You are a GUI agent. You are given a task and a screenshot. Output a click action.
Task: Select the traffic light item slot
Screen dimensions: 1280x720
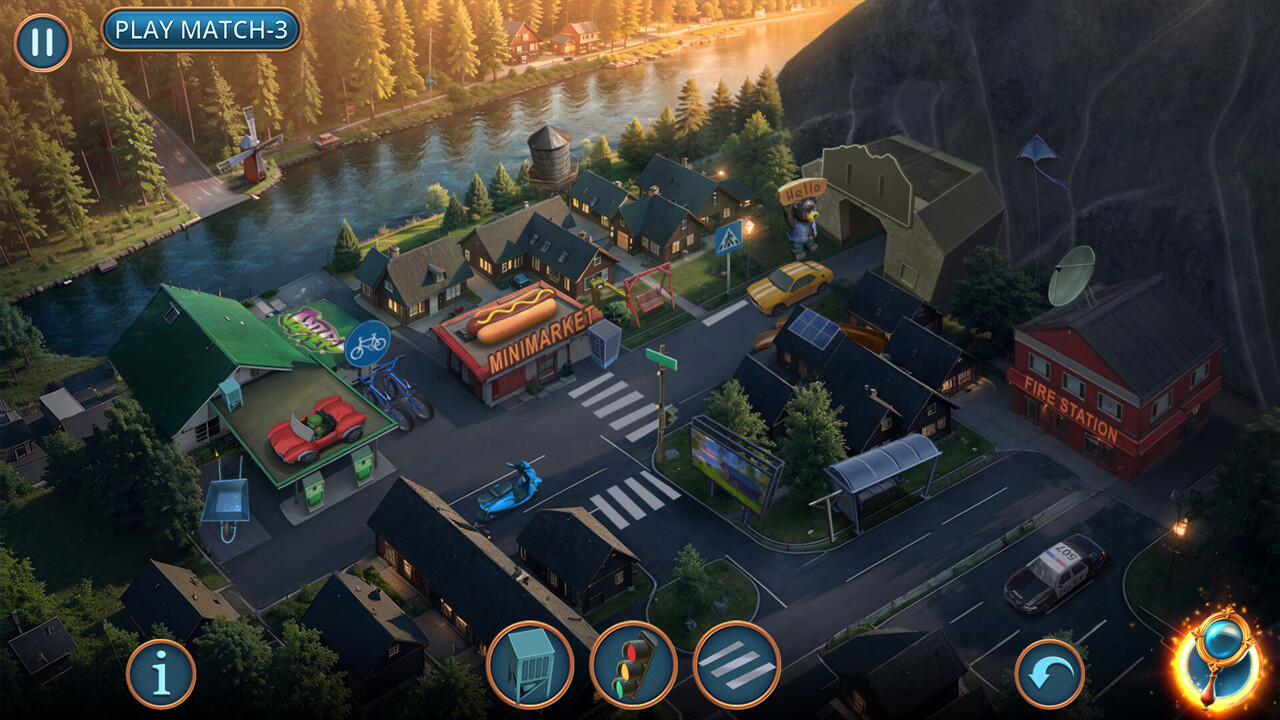point(633,664)
